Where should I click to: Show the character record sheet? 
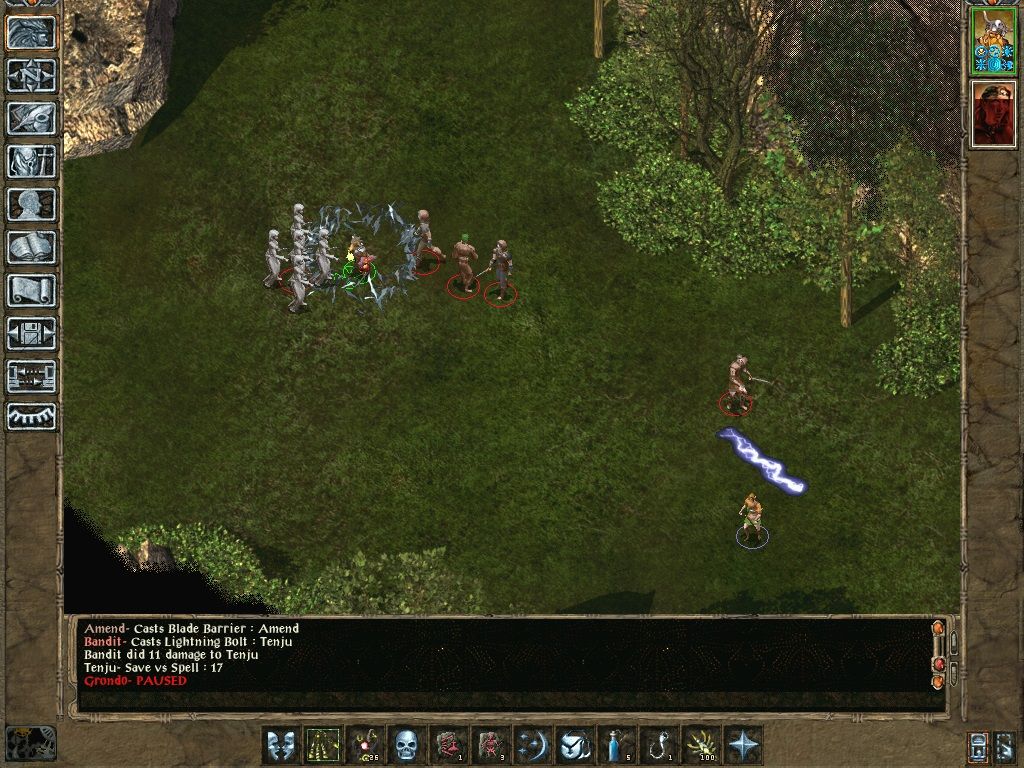[31, 204]
